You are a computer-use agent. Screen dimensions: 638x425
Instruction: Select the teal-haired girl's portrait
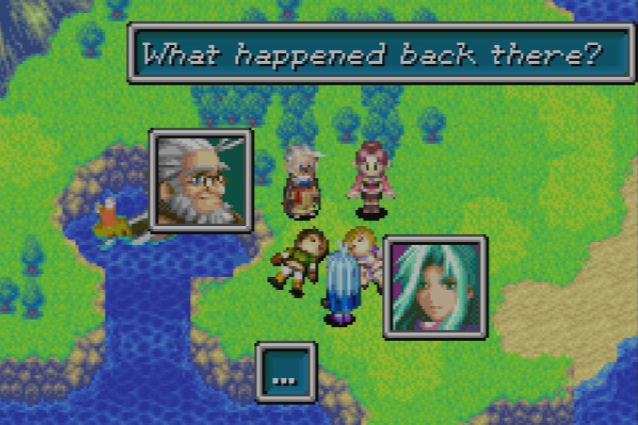pos(435,286)
